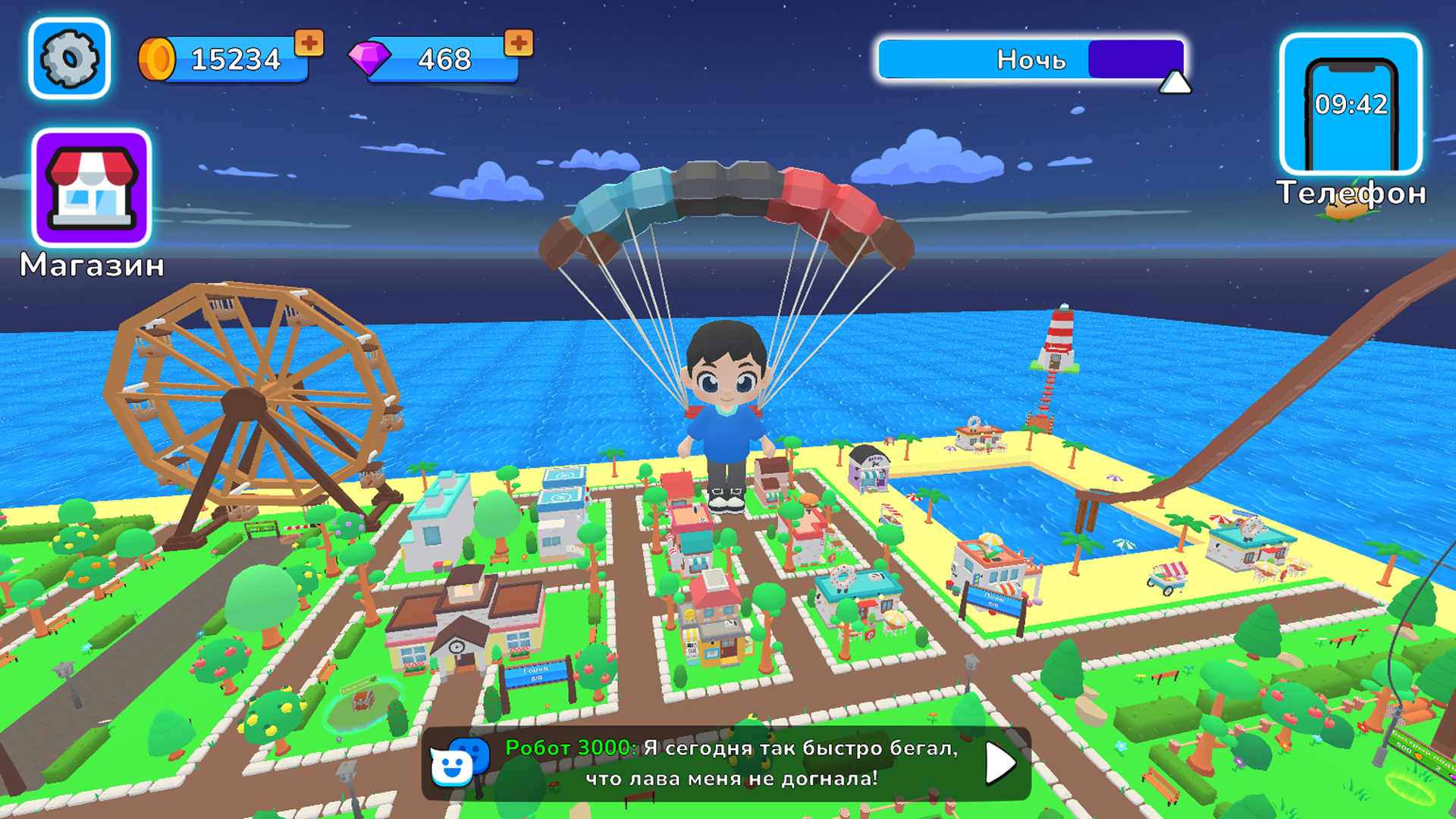The width and height of the screenshot is (1456, 819).
Task: Click the gem counter showing 468
Action: tap(444, 59)
